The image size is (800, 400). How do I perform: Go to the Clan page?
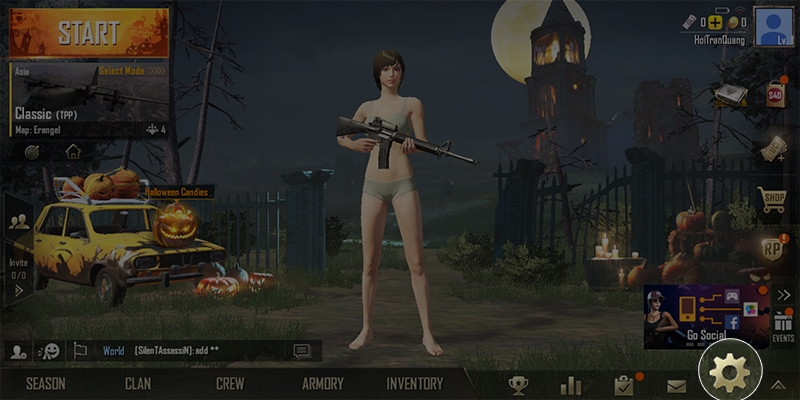coord(138,383)
